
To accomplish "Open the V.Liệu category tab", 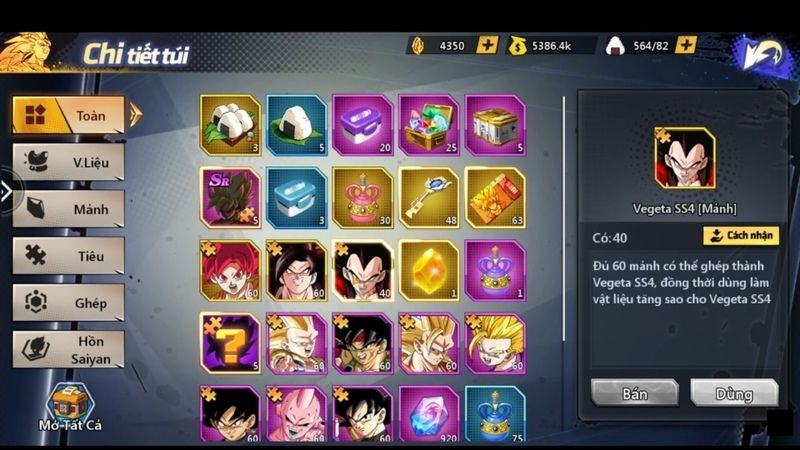I will 69,162.
